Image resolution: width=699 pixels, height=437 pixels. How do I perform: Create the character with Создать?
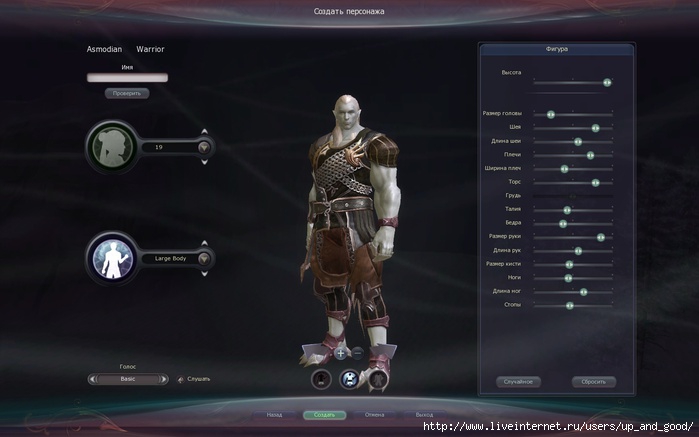click(x=324, y=414)
